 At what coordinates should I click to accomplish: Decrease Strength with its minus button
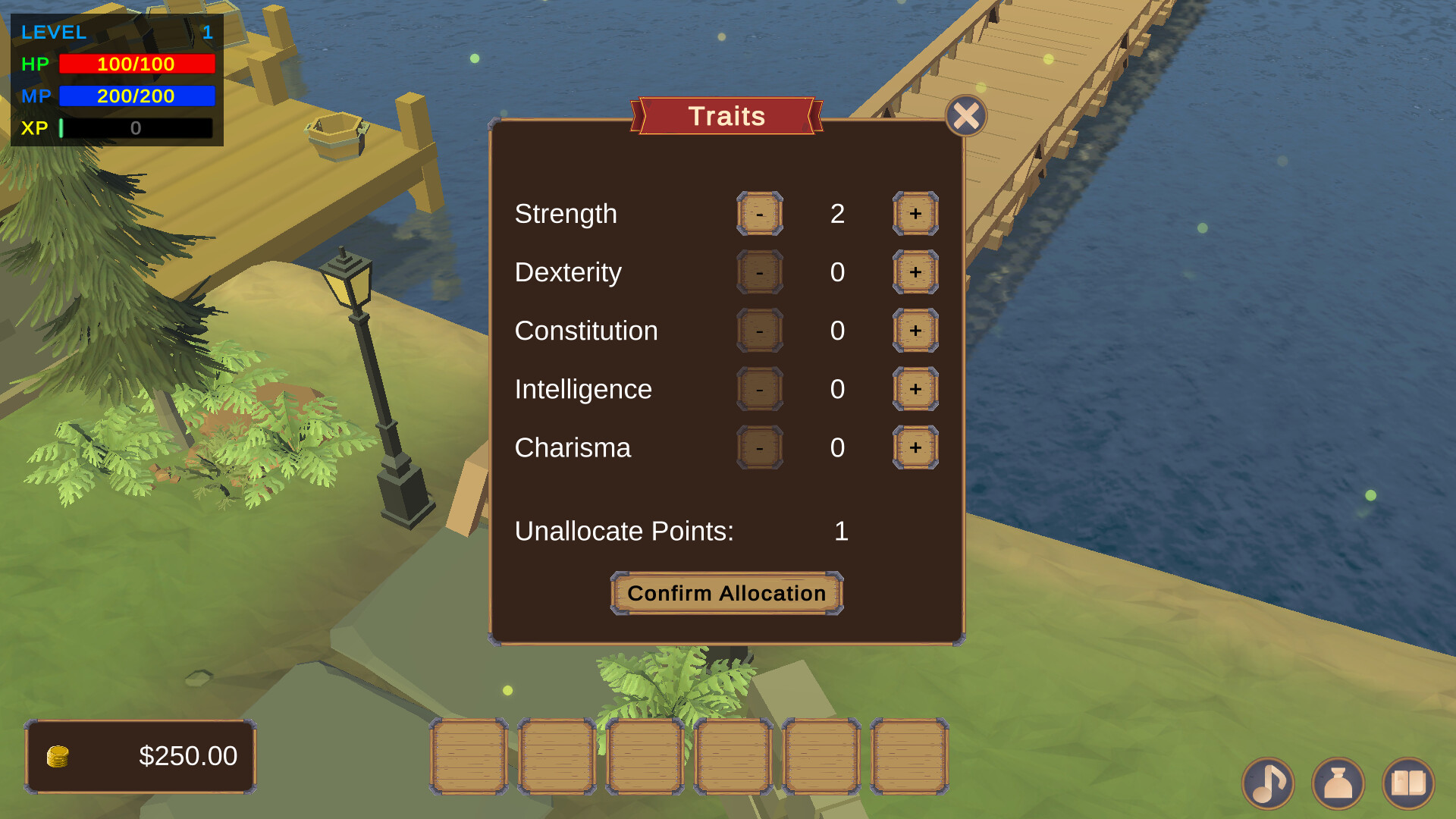click(x=759, y=214)
